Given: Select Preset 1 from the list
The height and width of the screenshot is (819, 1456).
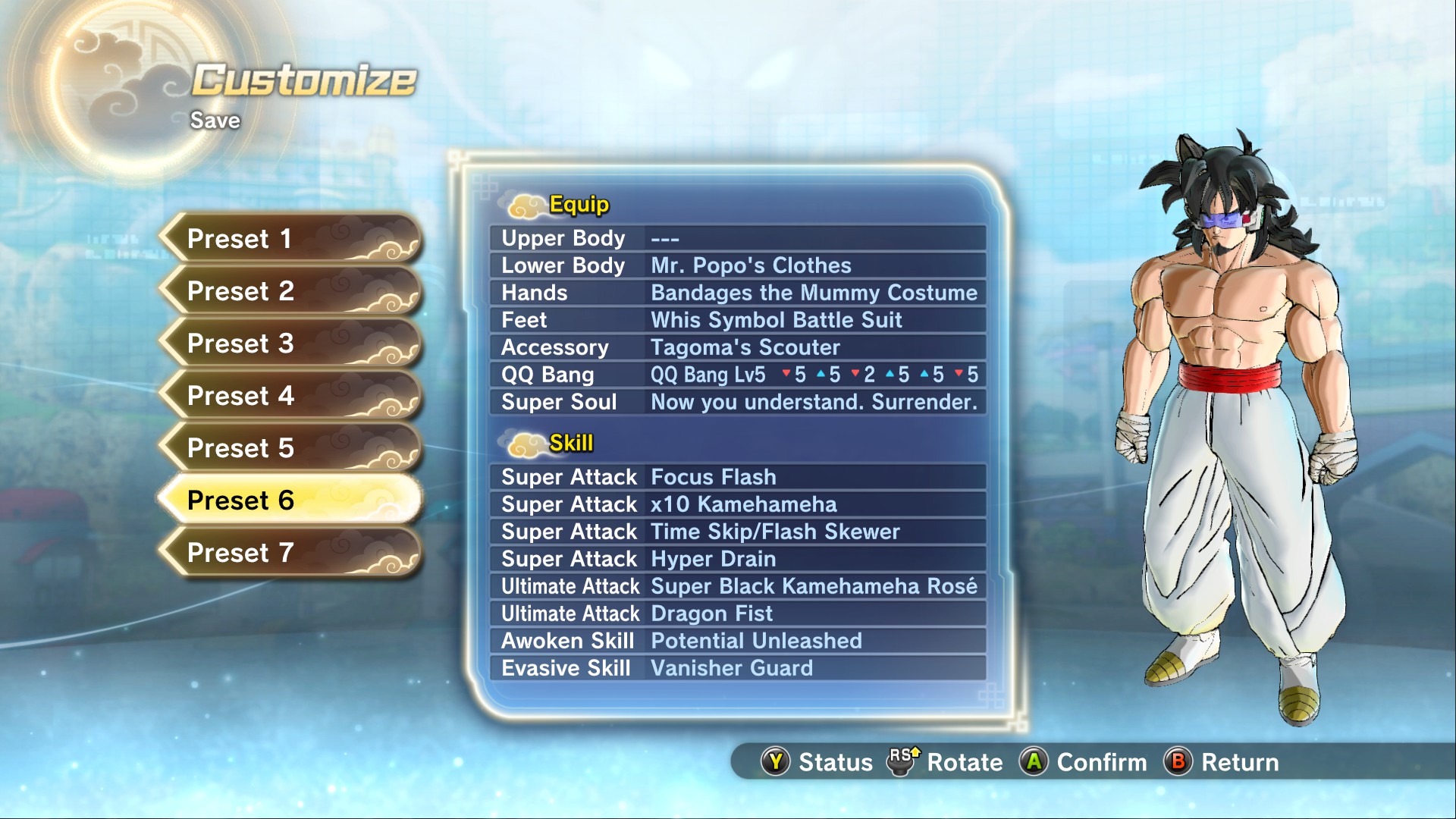Looking at the screenshot, I should point(290,239).
